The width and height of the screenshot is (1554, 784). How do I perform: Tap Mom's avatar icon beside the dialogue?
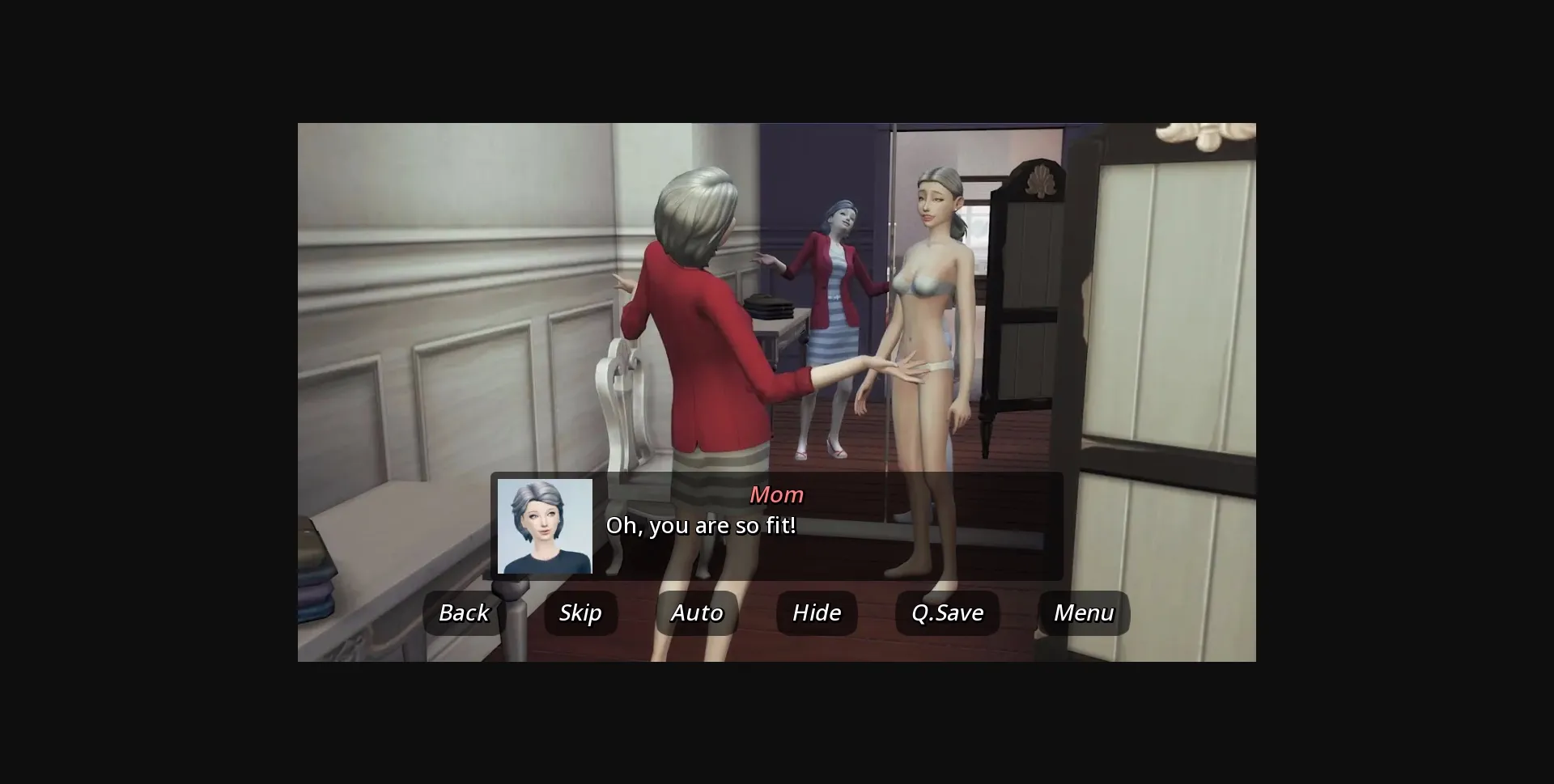pos(546,528)
